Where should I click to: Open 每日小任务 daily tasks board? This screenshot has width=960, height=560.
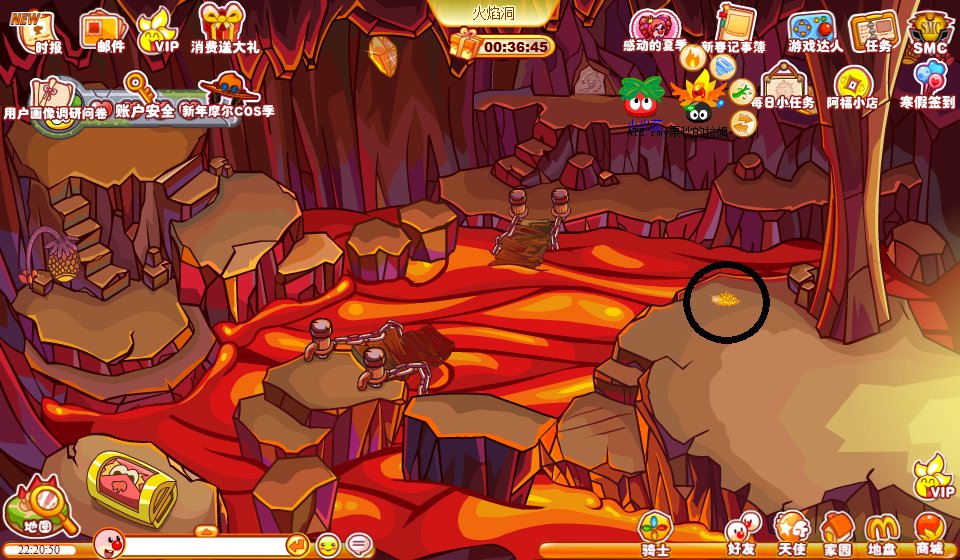click(x=783, y=86)
